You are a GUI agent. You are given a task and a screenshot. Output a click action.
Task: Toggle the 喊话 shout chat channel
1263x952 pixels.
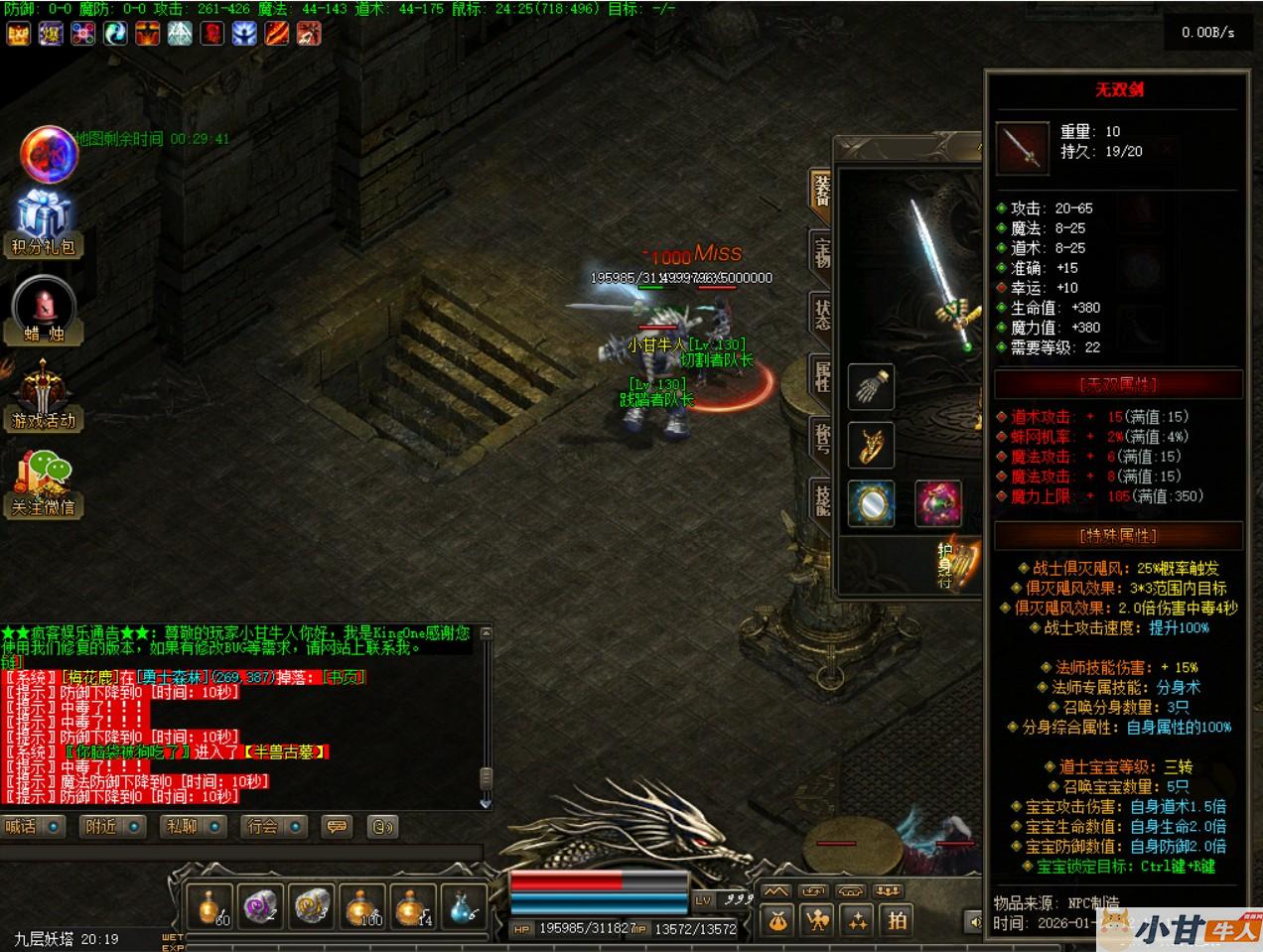[x=33, y=826]
